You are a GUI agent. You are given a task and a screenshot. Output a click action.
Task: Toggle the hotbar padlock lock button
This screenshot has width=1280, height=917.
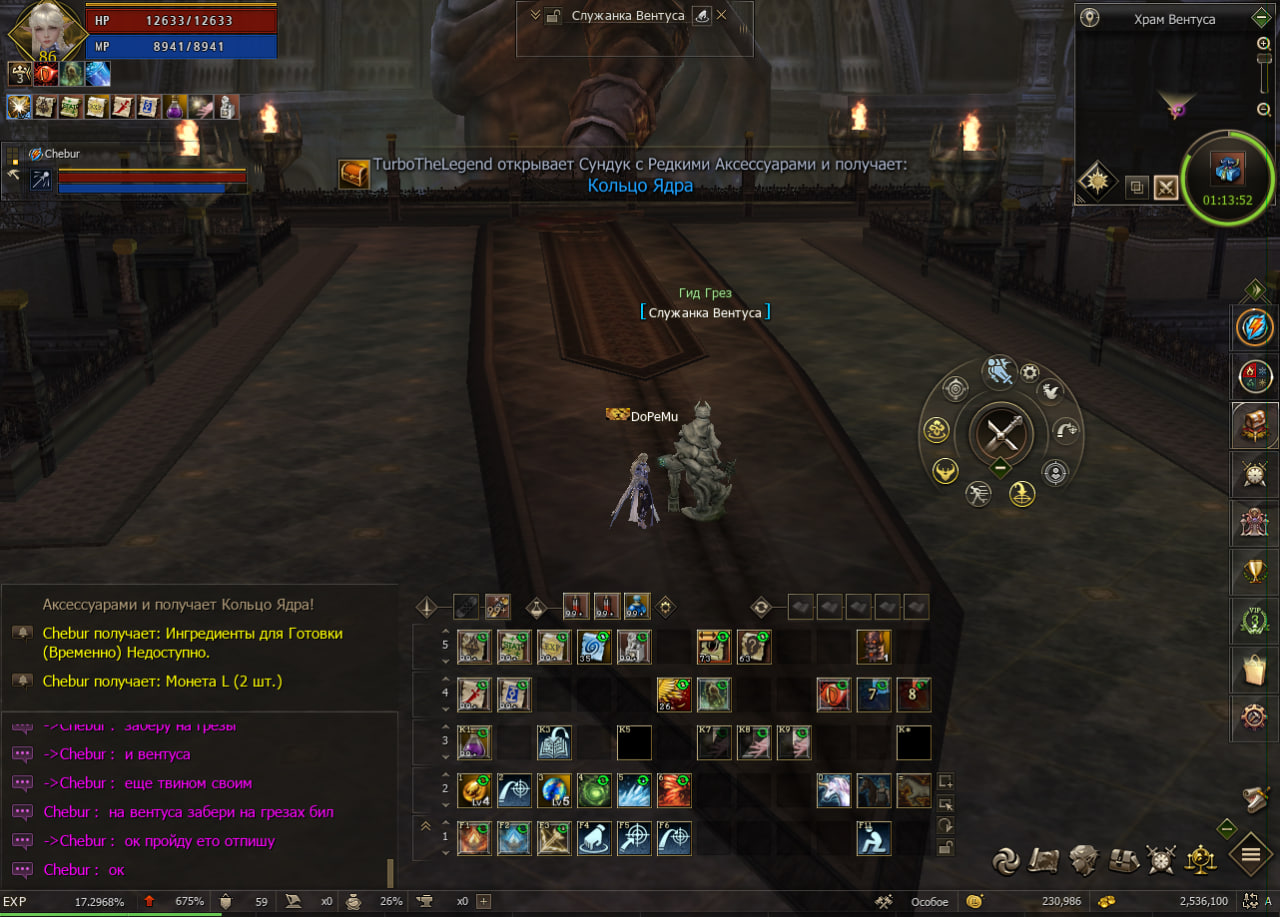click(944, 848)
